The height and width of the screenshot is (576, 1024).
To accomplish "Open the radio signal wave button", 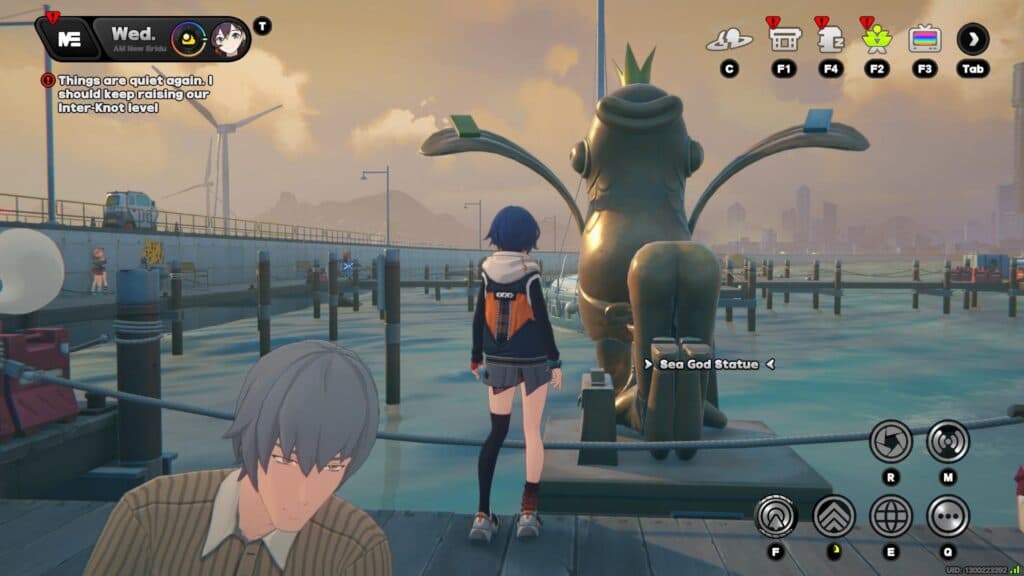I will tap(948, 441).
